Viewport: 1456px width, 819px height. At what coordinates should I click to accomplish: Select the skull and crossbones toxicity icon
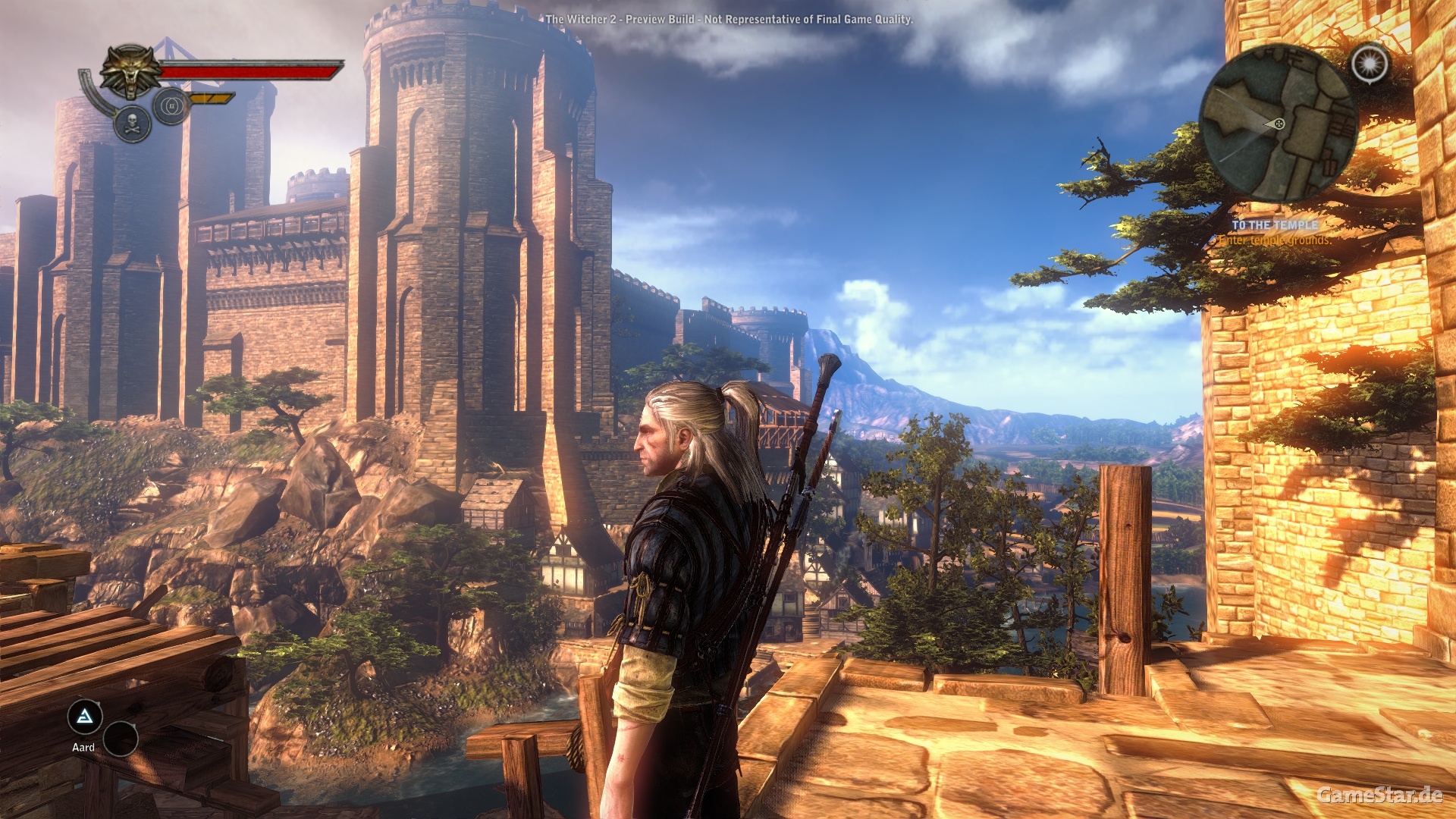coord(132,124)
